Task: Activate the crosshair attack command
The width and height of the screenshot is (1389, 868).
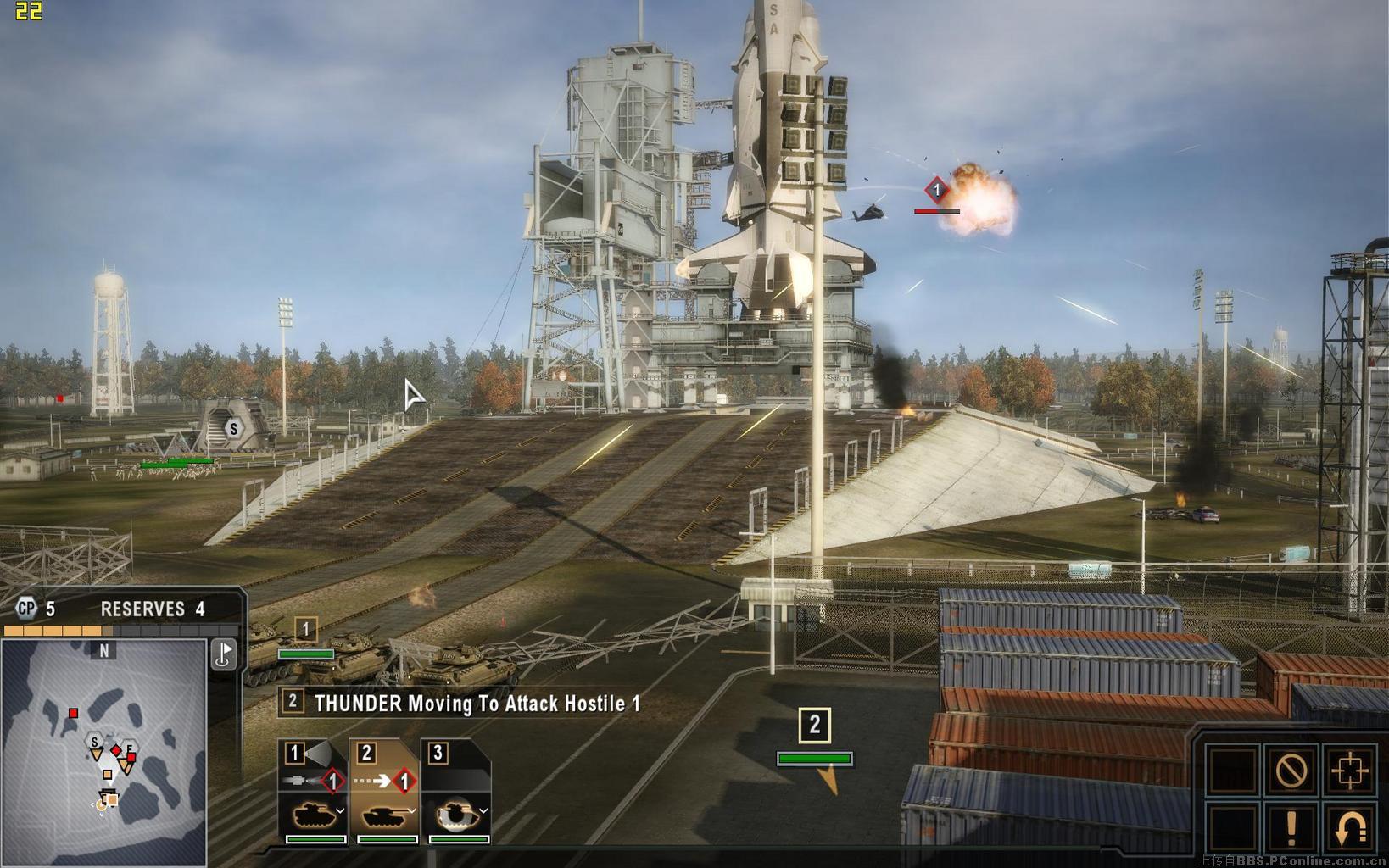Action: point(1348,771)
